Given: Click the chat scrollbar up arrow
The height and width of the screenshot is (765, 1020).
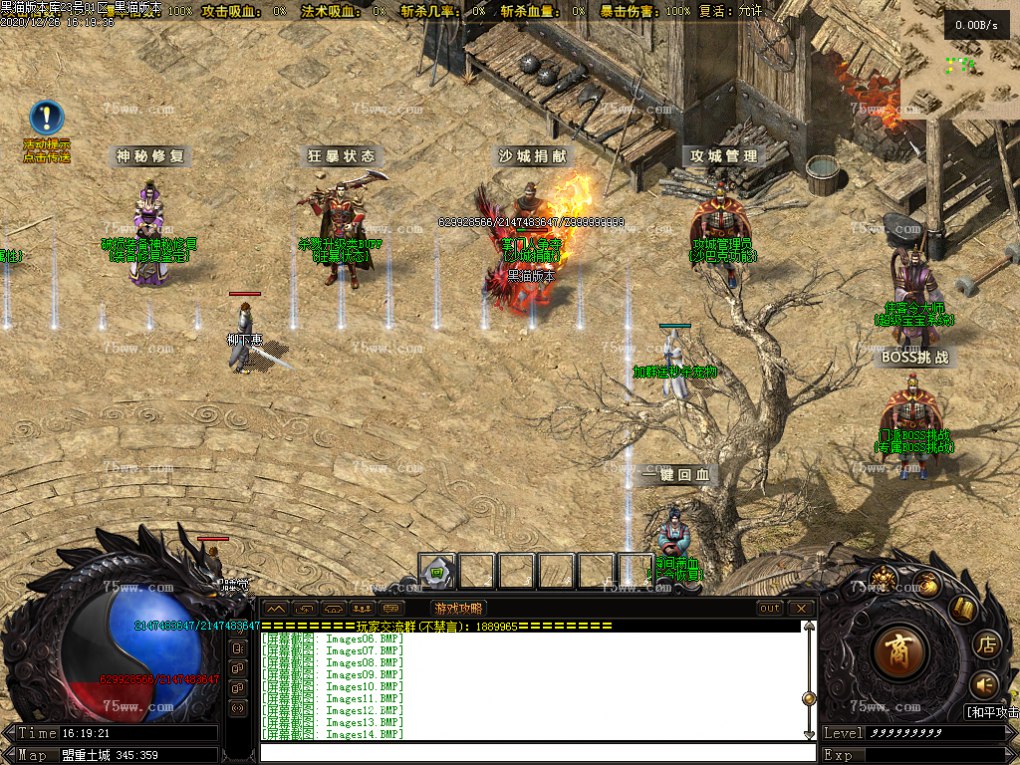Looking at the screenshot, I should 809,626.
